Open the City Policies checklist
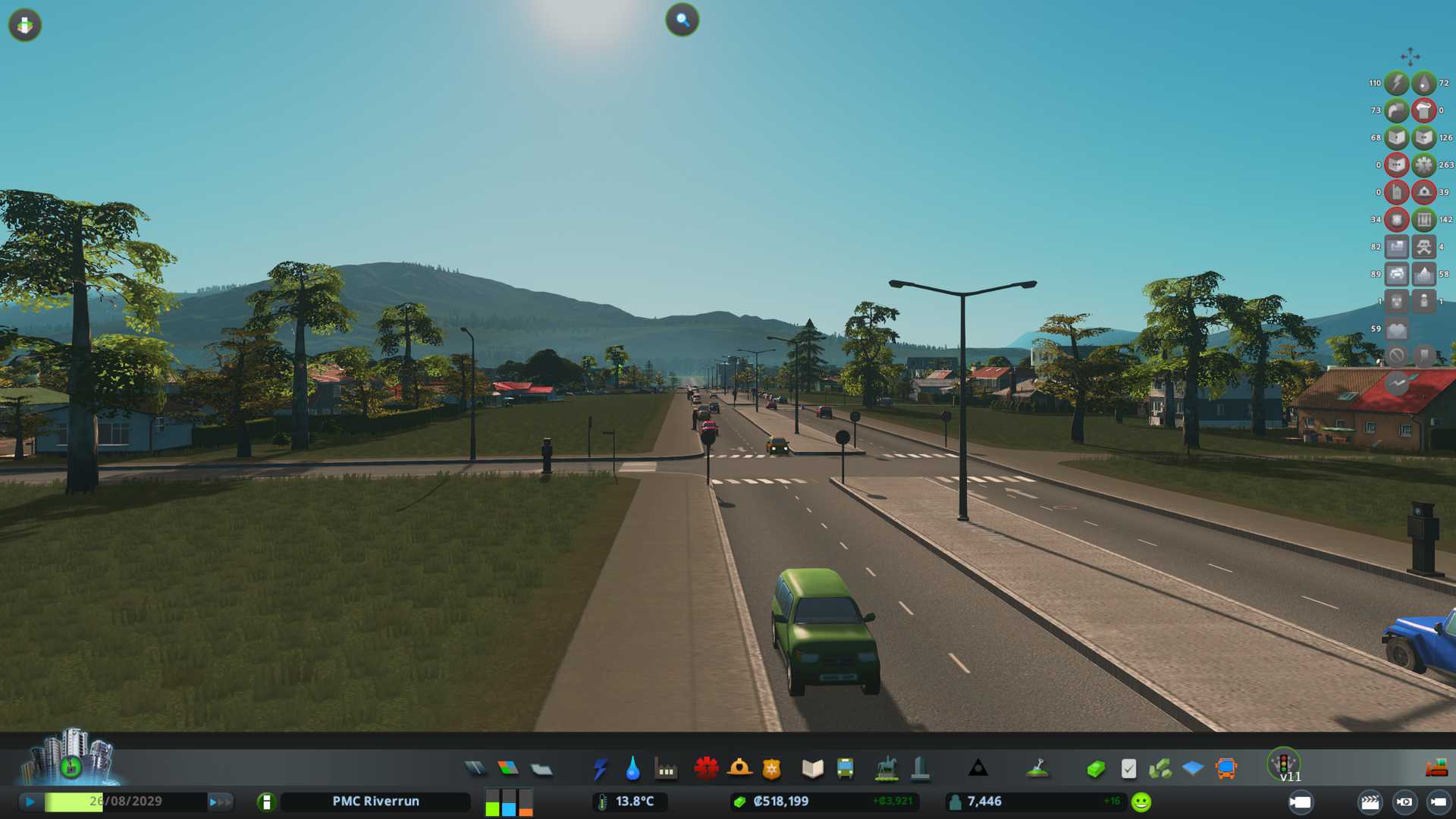1456x819 pixels. (1128, 769)
